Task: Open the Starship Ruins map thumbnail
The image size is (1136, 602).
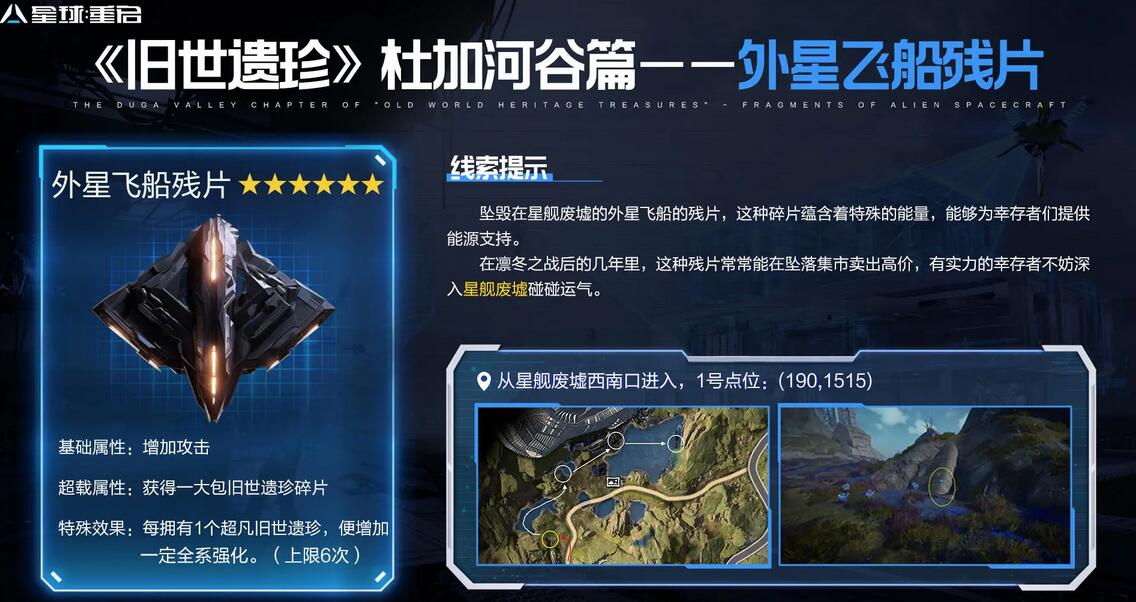Action: (622, 485)
